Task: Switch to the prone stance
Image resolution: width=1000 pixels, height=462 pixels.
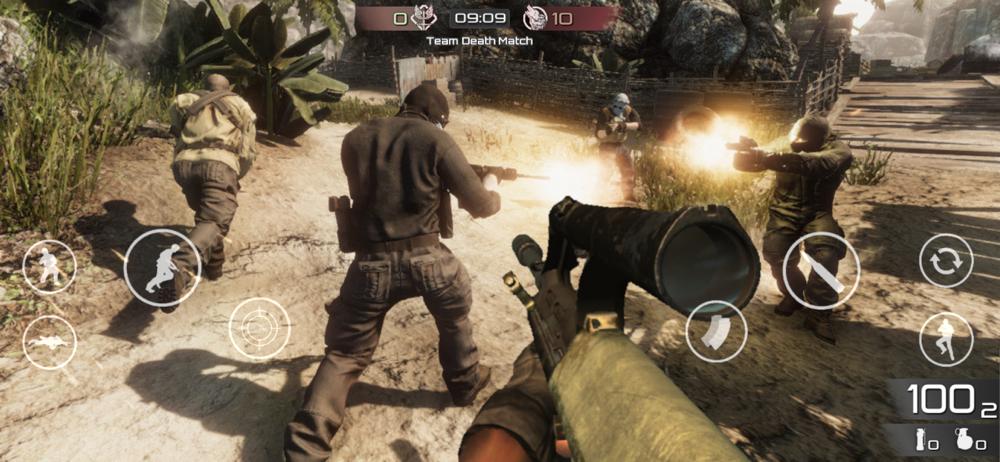Action: (49, 343)
